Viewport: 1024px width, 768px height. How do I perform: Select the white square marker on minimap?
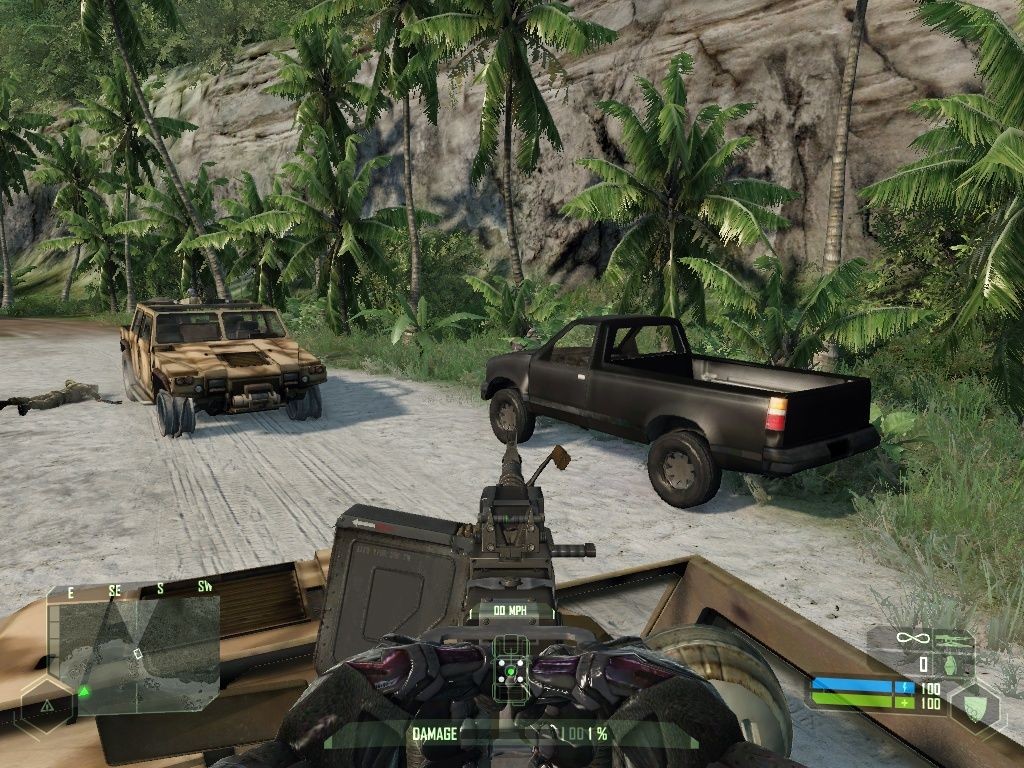138,654
